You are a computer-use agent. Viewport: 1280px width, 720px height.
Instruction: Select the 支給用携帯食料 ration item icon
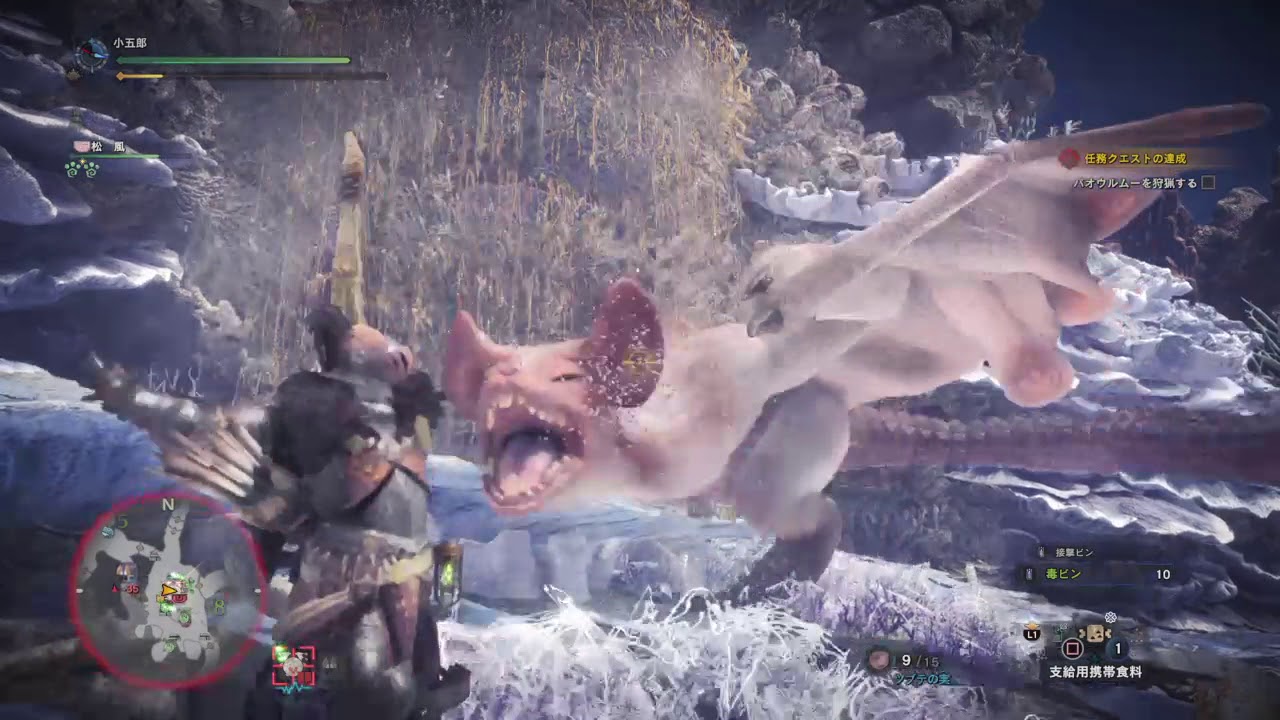point(1098,634)
